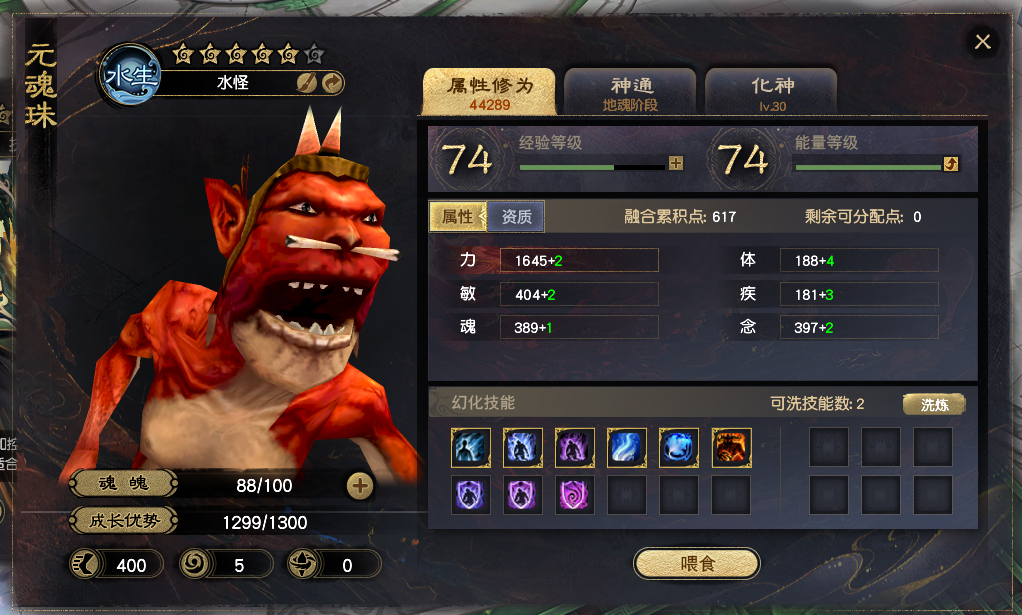Click the 洗炼 refine button
Viewport: 1022px width, 615px height.
click(934, 404)
